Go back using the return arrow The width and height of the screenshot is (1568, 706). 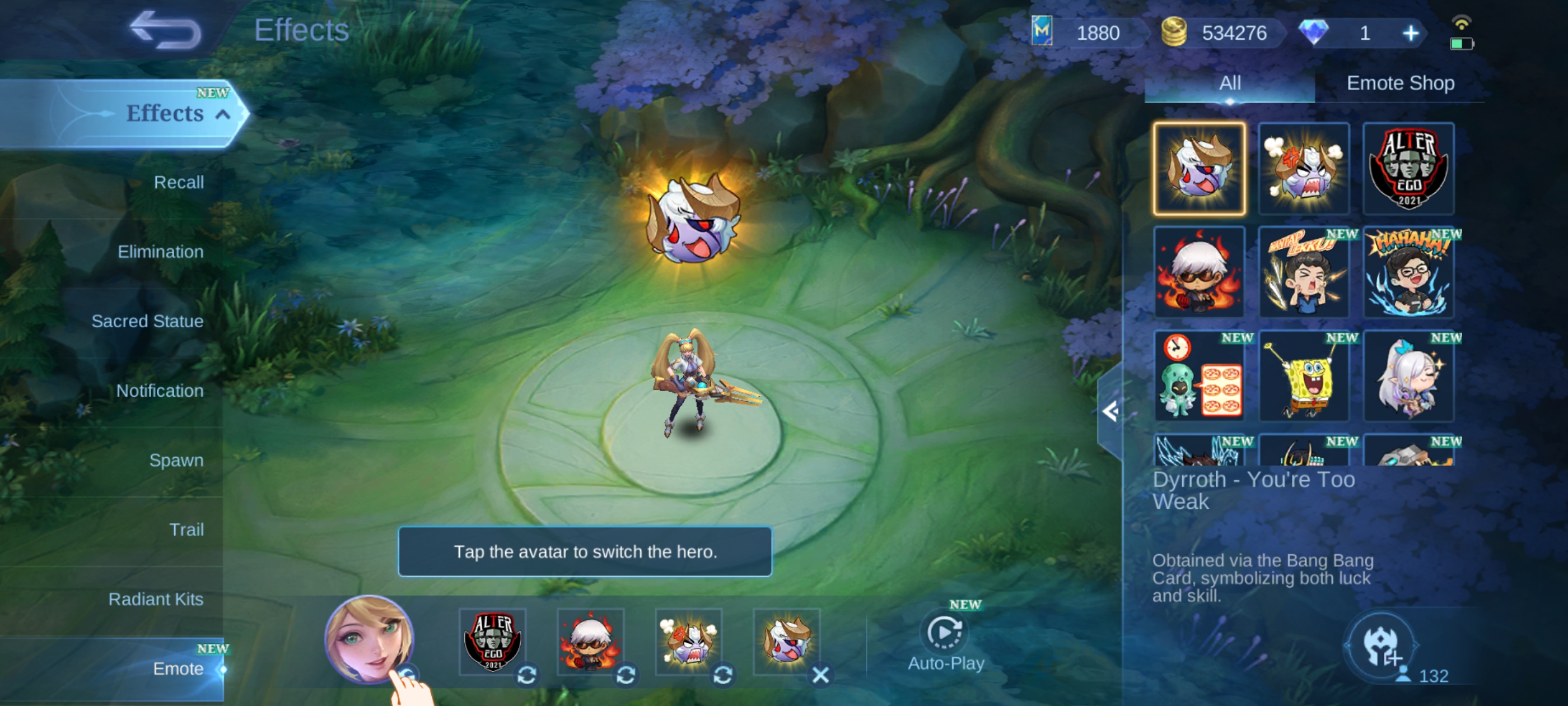165,30
